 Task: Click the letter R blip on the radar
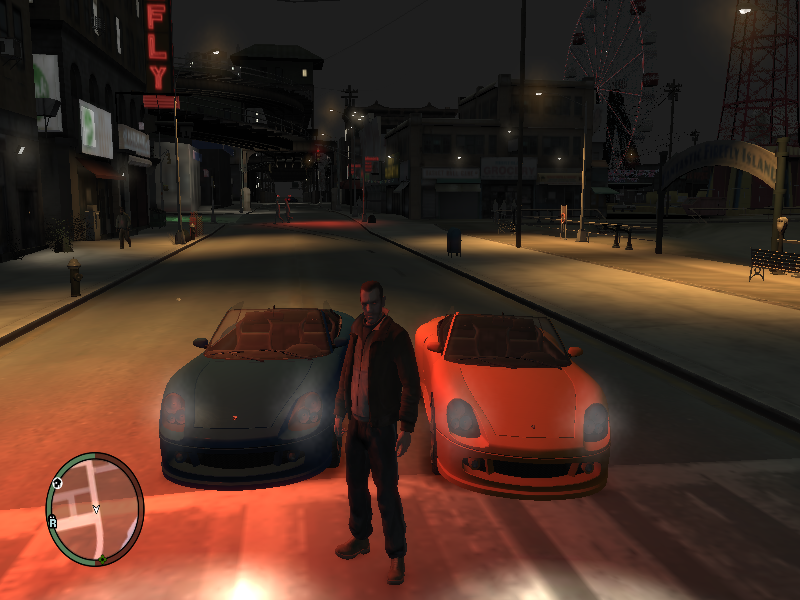pos(52,522)
